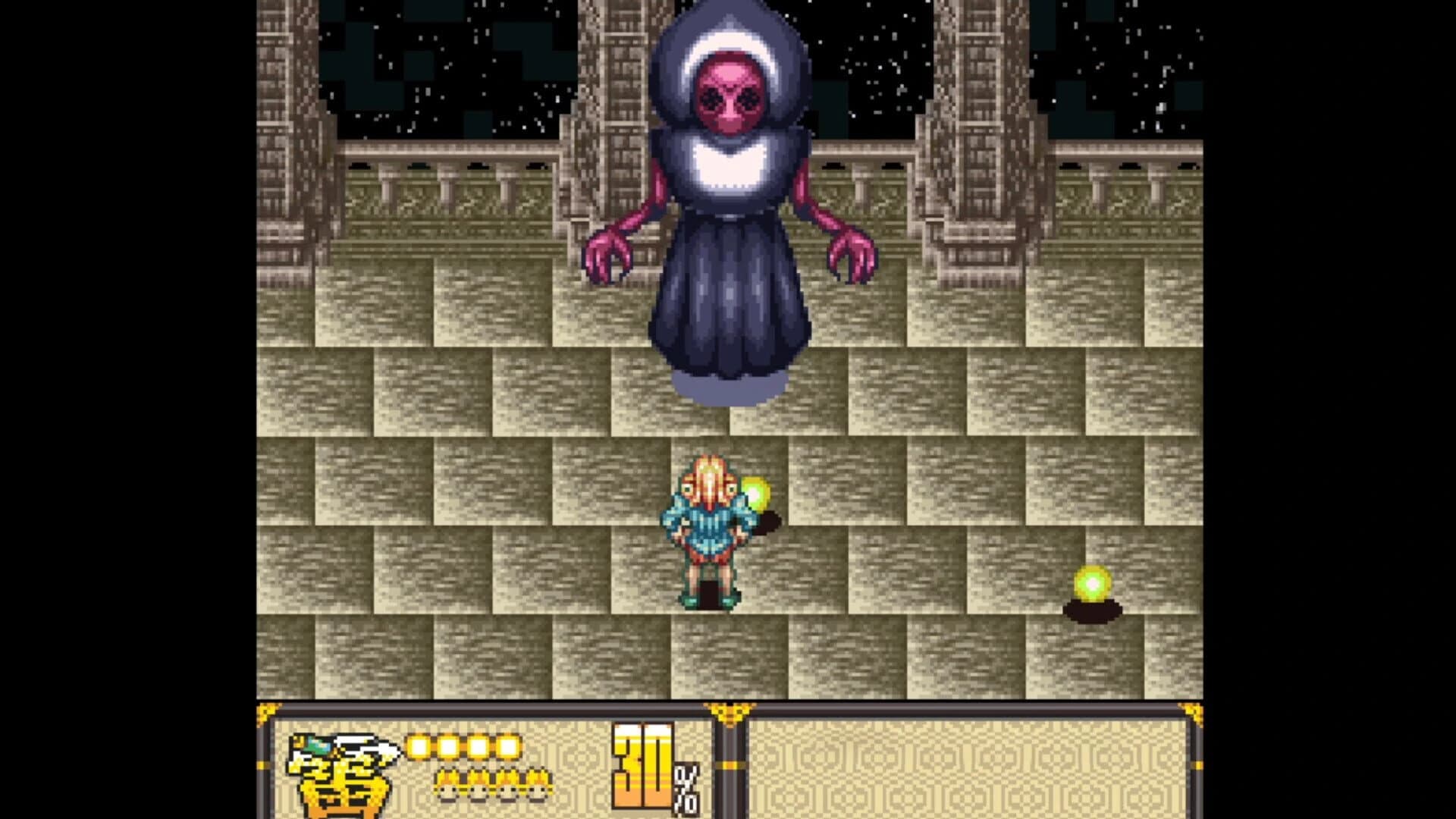
Task: Click the fourth glowing health square icon
Action: (x=508, y=745)
